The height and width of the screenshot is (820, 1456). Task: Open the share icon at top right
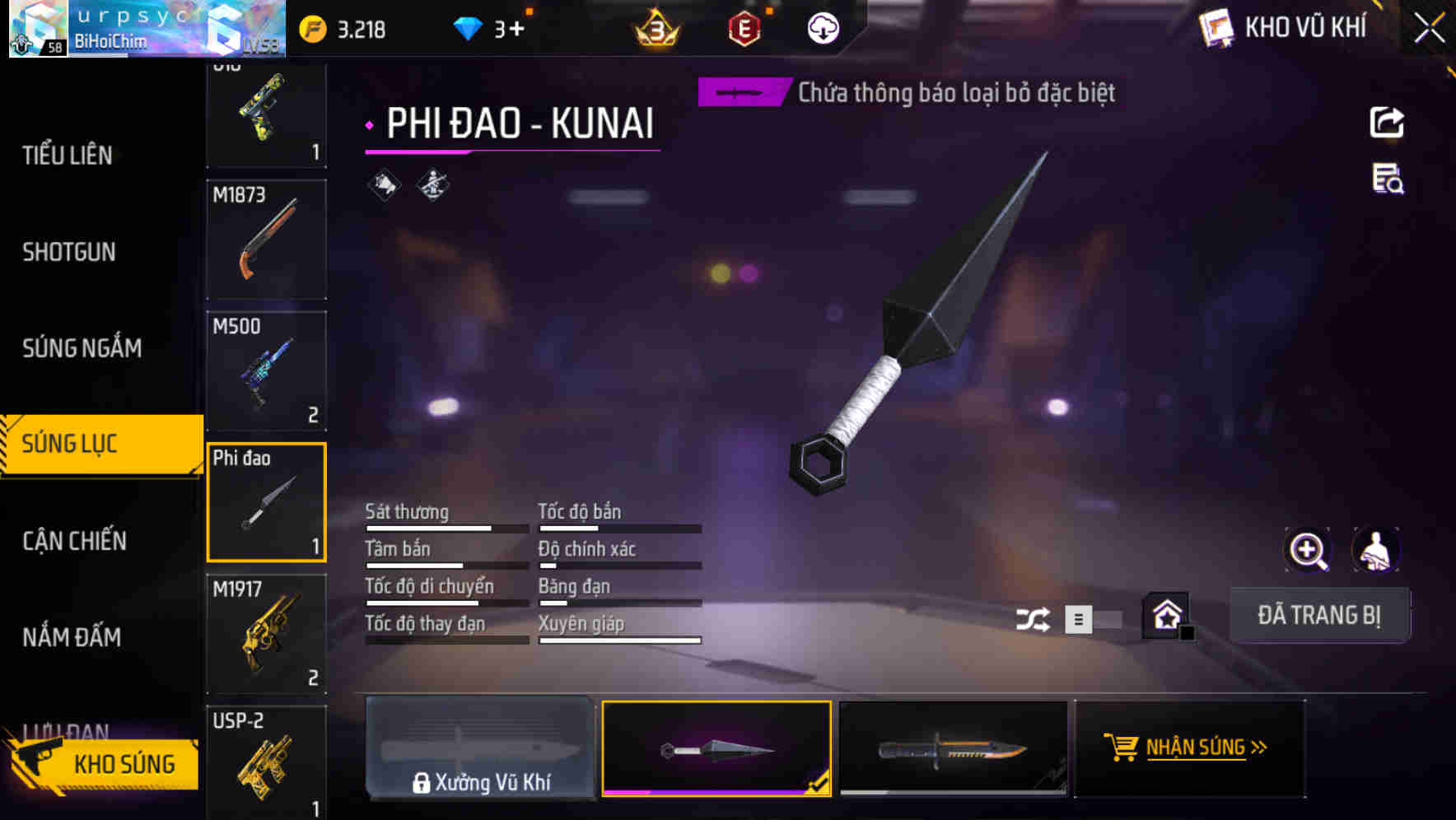[x=1388, y=122]
